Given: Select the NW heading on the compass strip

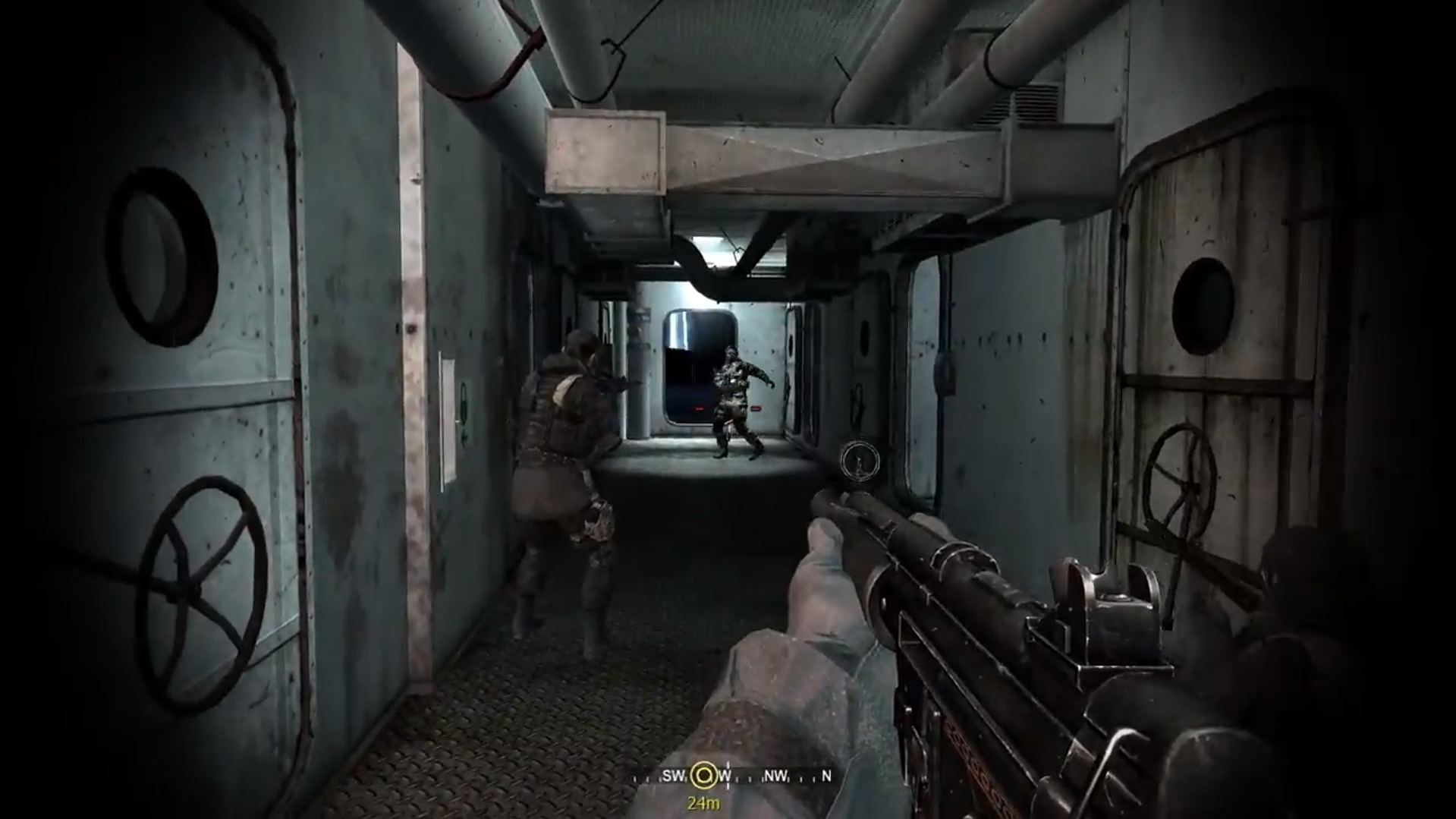Looking at the screenshot, I should 775,776.
